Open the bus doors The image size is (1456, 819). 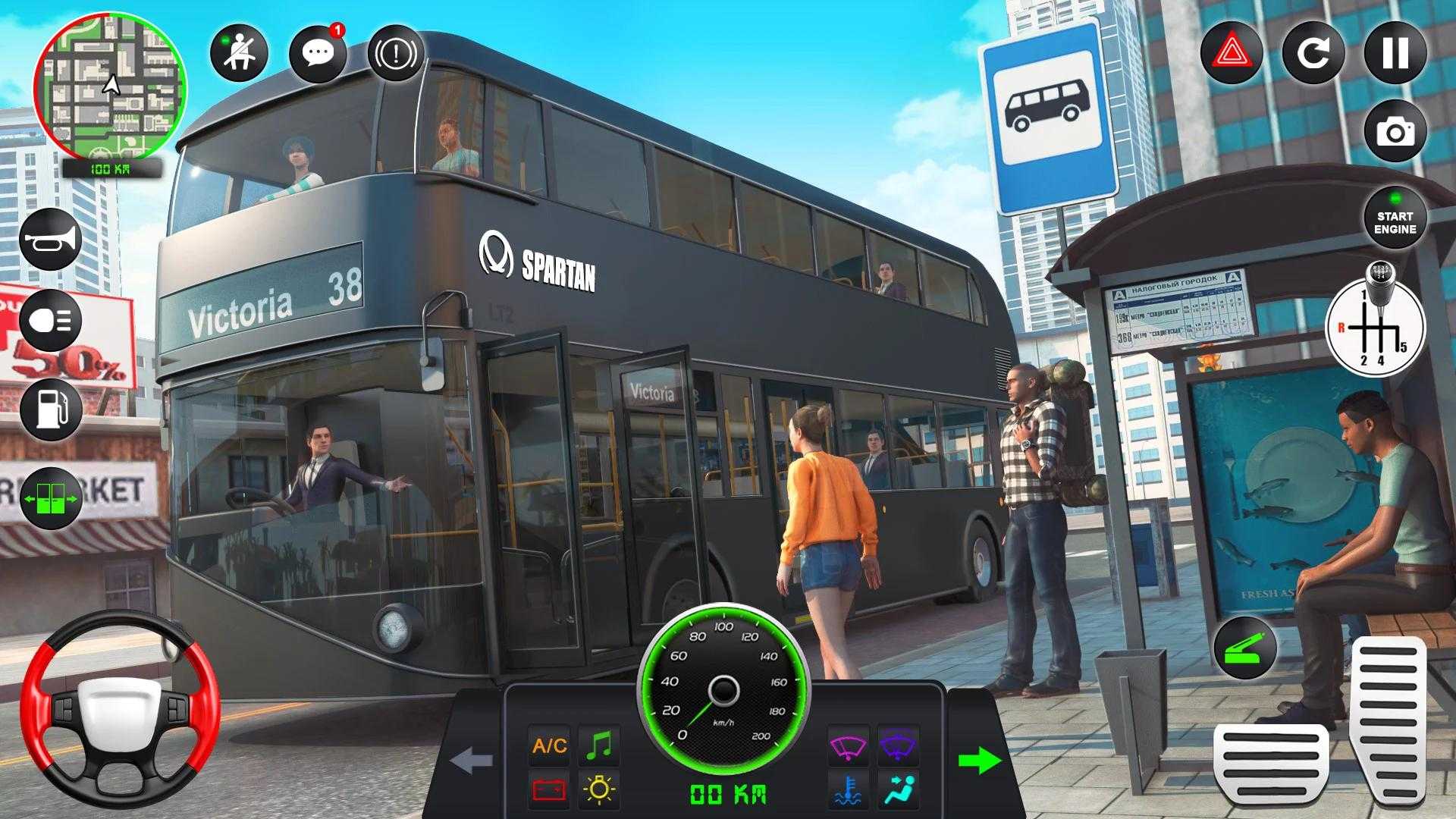coord(51,499)
